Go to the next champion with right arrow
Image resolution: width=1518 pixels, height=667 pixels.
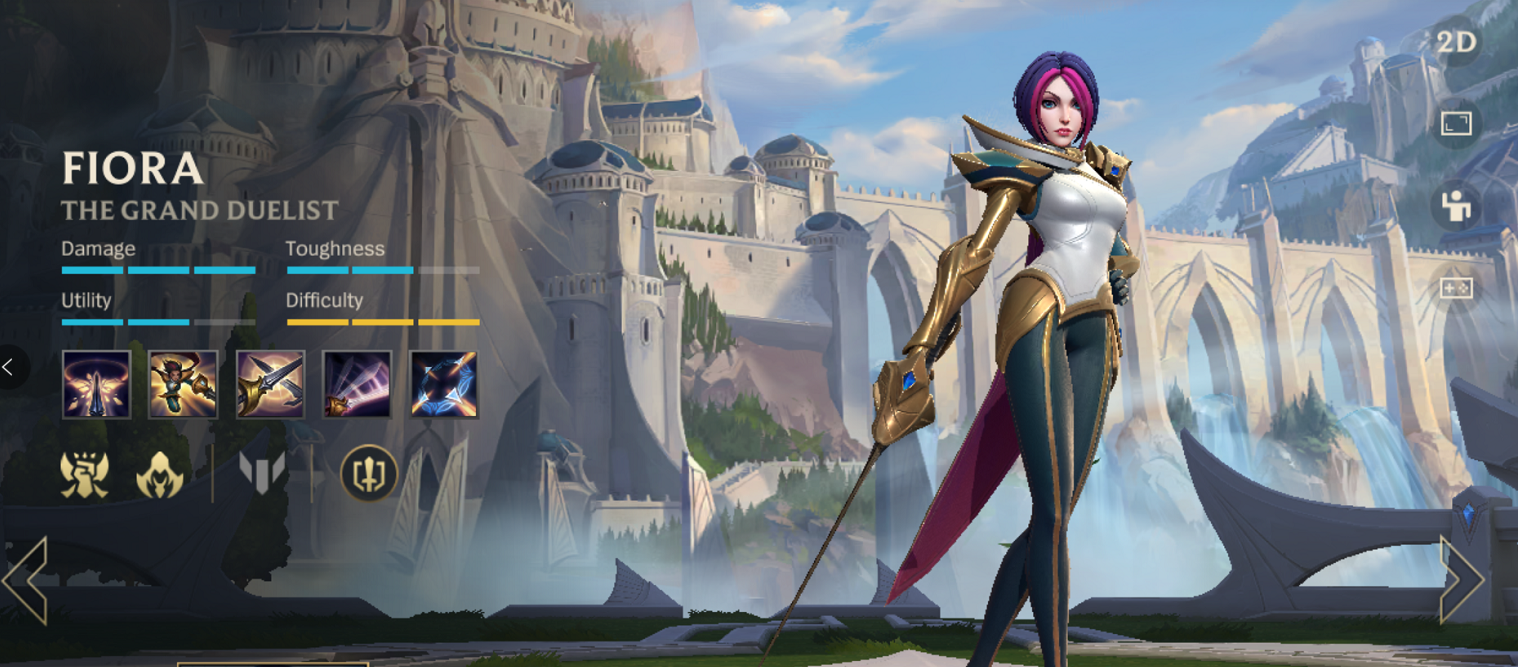tap(1461, 580)
